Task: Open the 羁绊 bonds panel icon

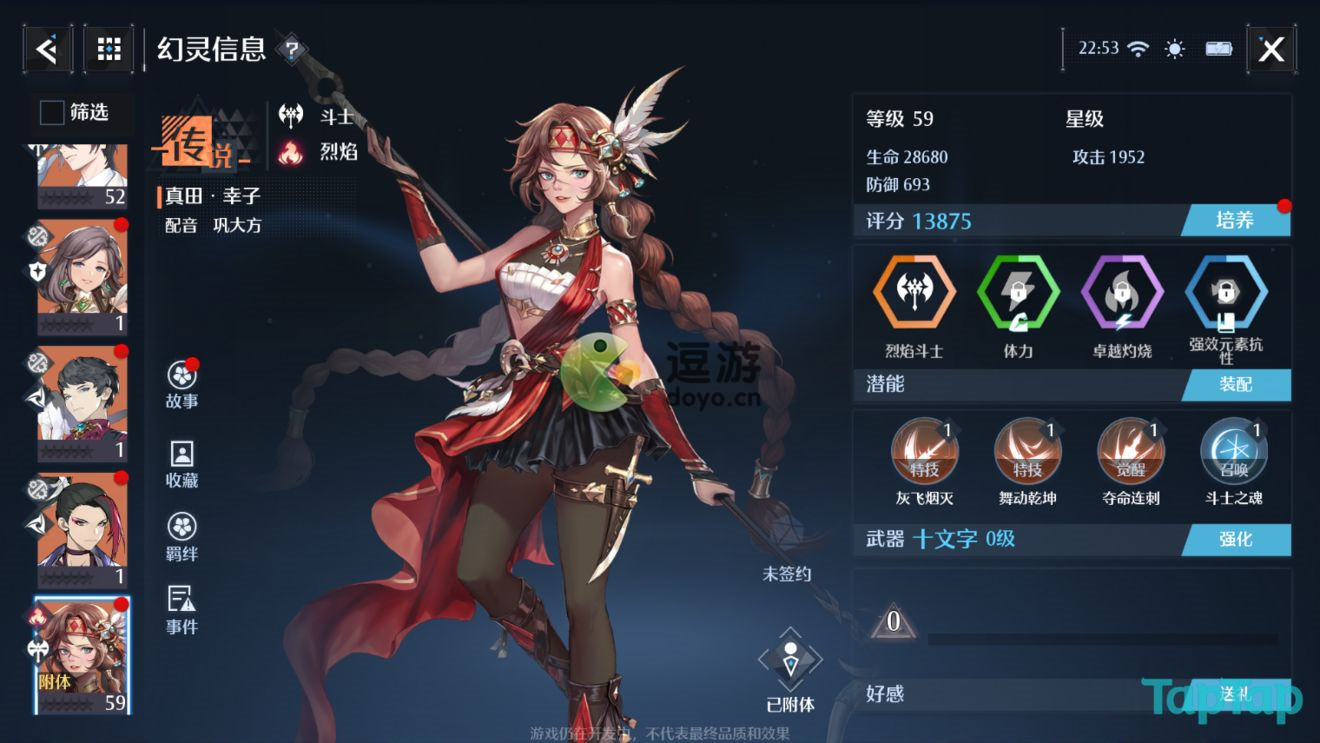Action: tap(179, 524)
